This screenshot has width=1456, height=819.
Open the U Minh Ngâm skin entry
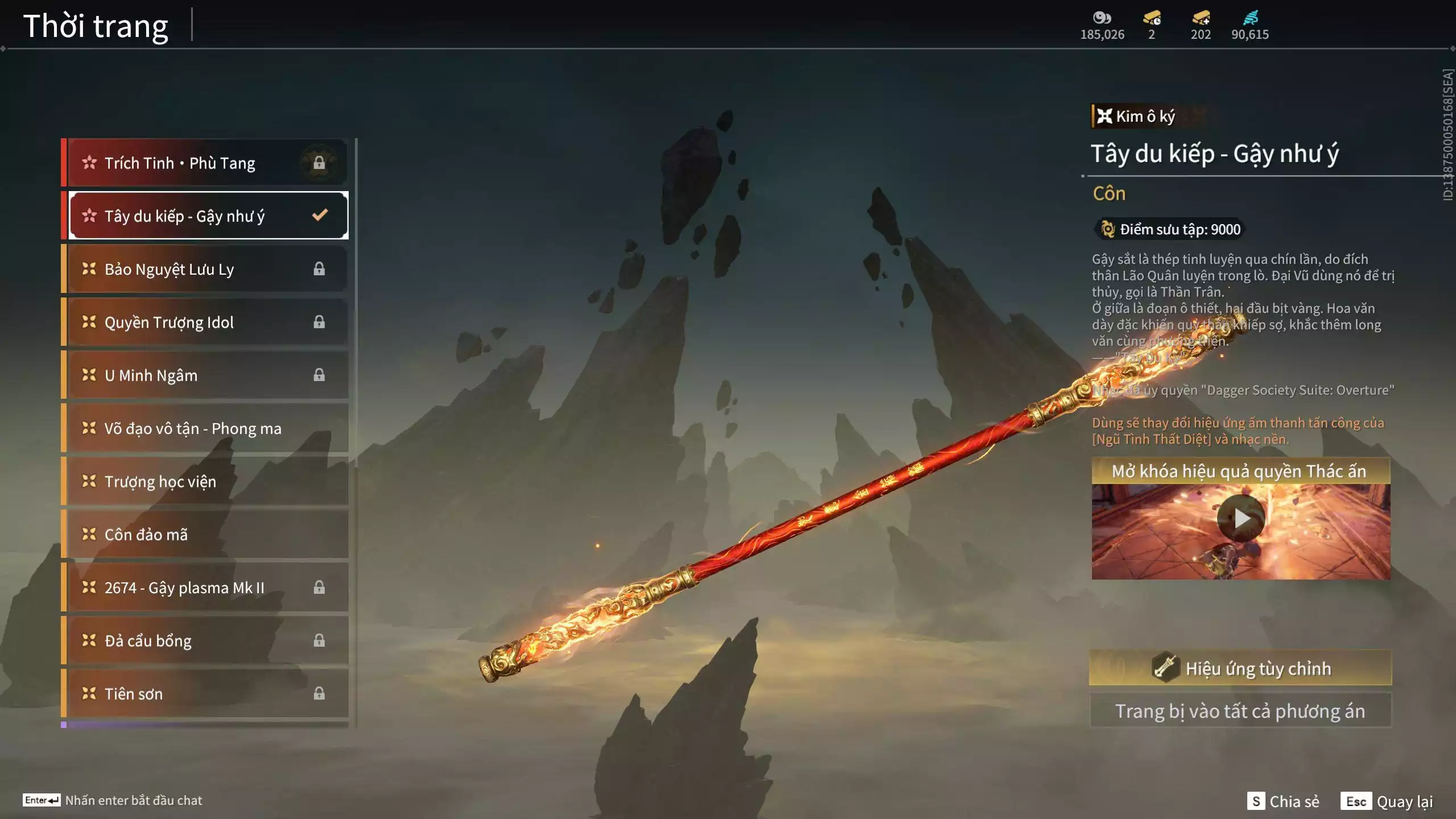[205, 375]
